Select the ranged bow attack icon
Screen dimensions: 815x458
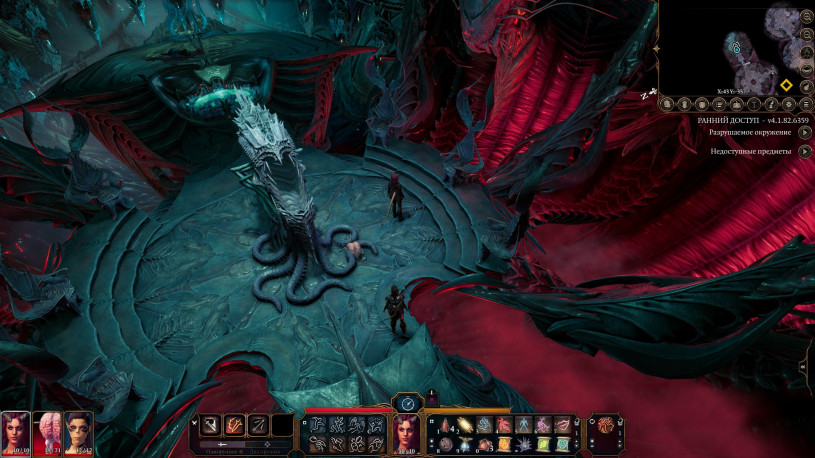[259, 425]
